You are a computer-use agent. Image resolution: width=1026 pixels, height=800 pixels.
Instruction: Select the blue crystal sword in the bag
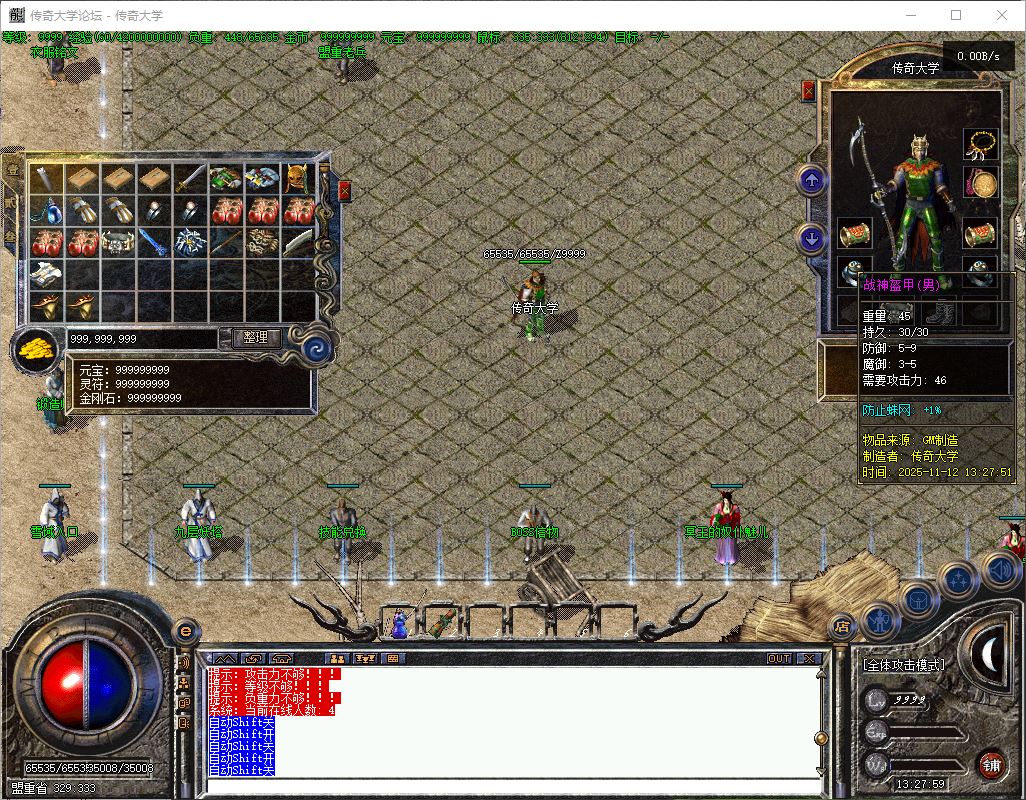click(154, 242)
